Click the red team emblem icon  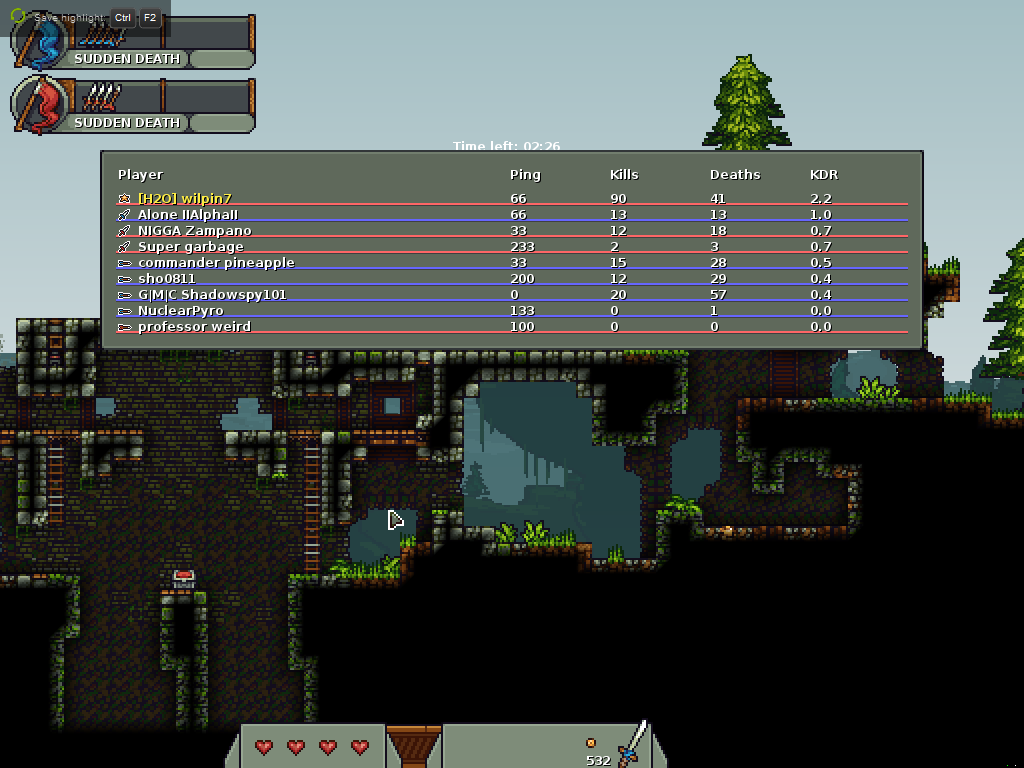[40, 106]
